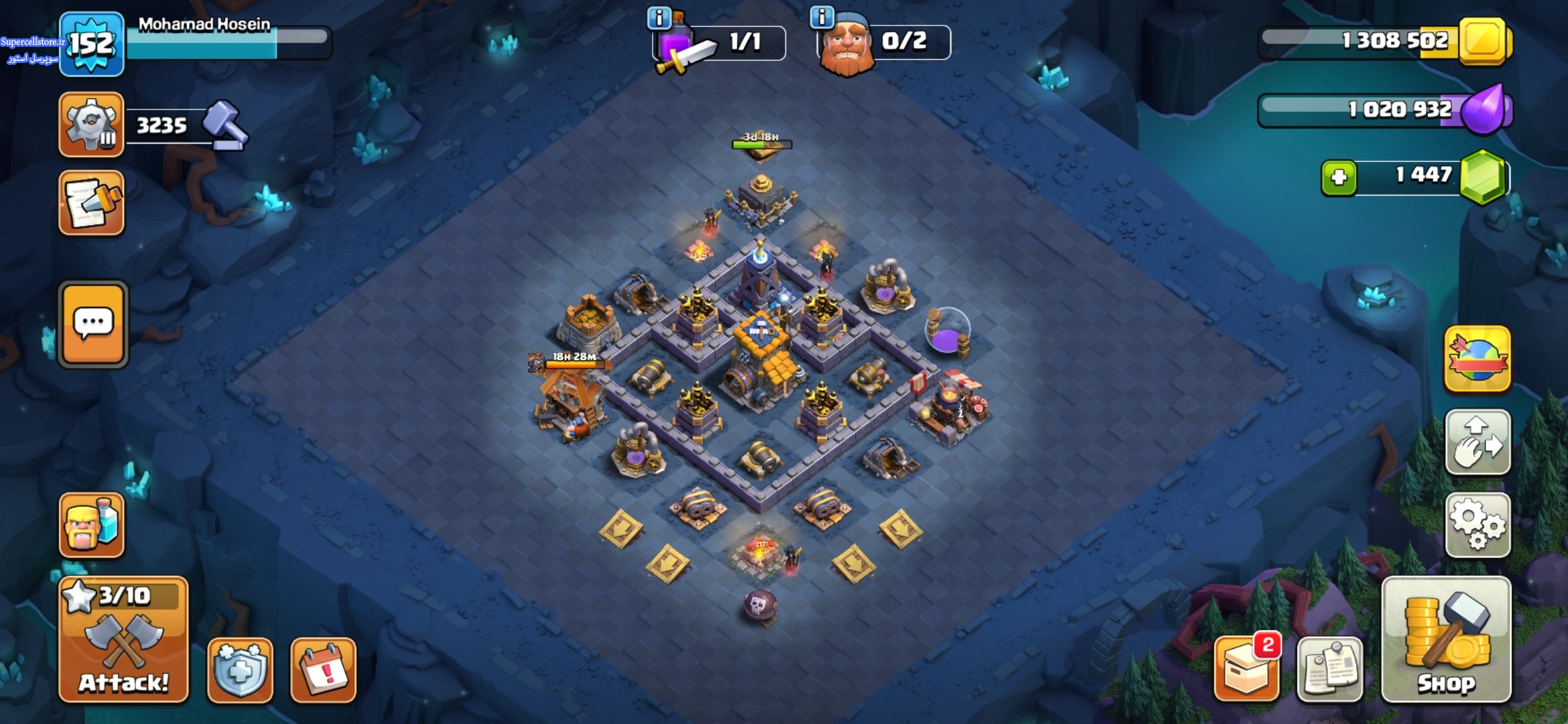Open the settings gears button
This screenshot has height=724, width=1568.
click(x=1478, y=526)
